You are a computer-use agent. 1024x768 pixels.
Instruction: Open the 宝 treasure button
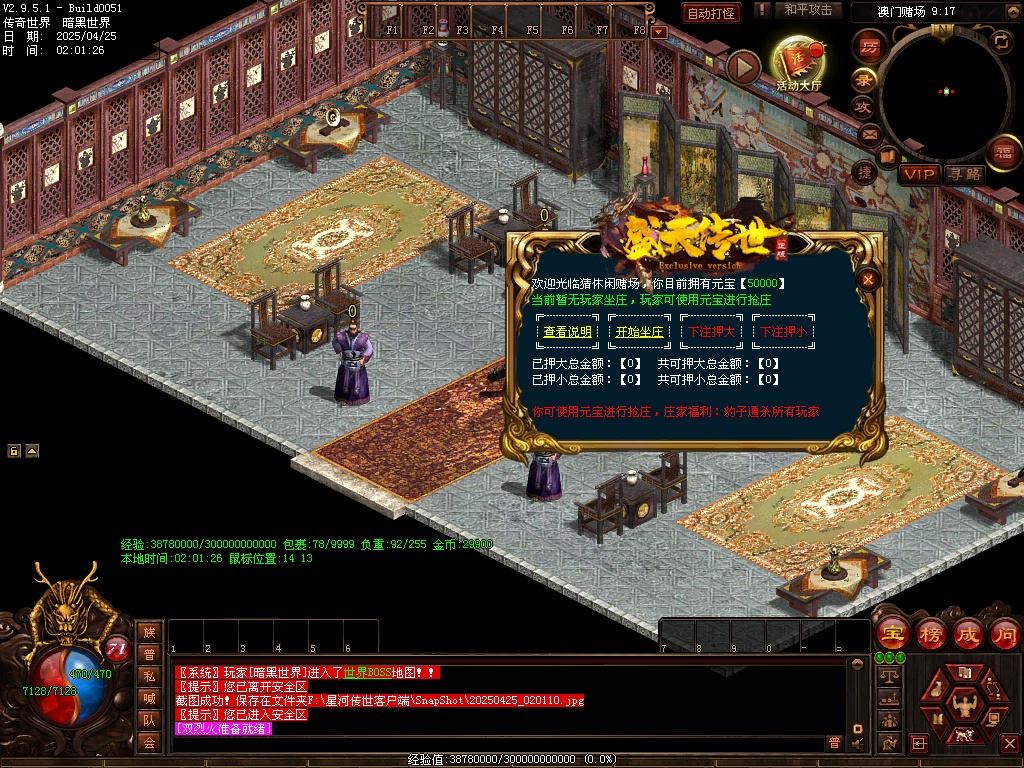click(892, 634)
